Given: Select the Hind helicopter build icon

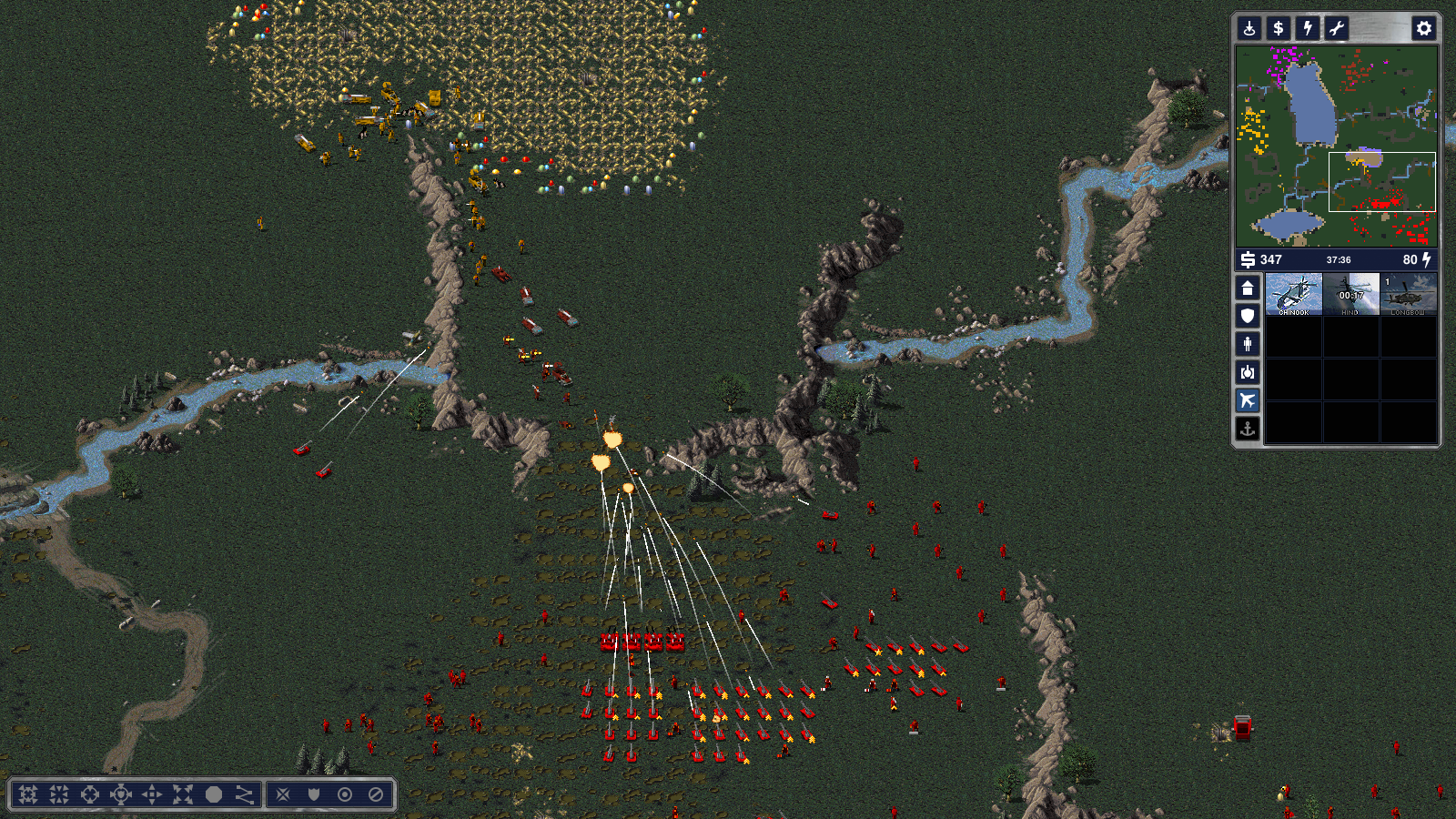Looking at the screenshot, I should click(1350, 294).
